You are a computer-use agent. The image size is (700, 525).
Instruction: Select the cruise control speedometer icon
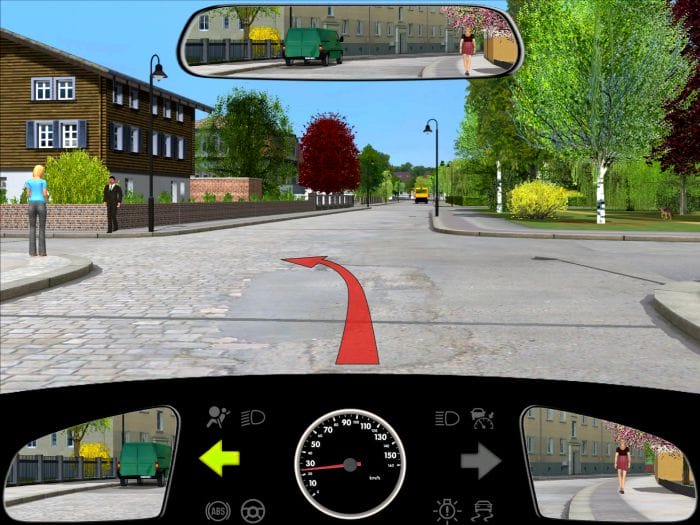tap(482, 417)
